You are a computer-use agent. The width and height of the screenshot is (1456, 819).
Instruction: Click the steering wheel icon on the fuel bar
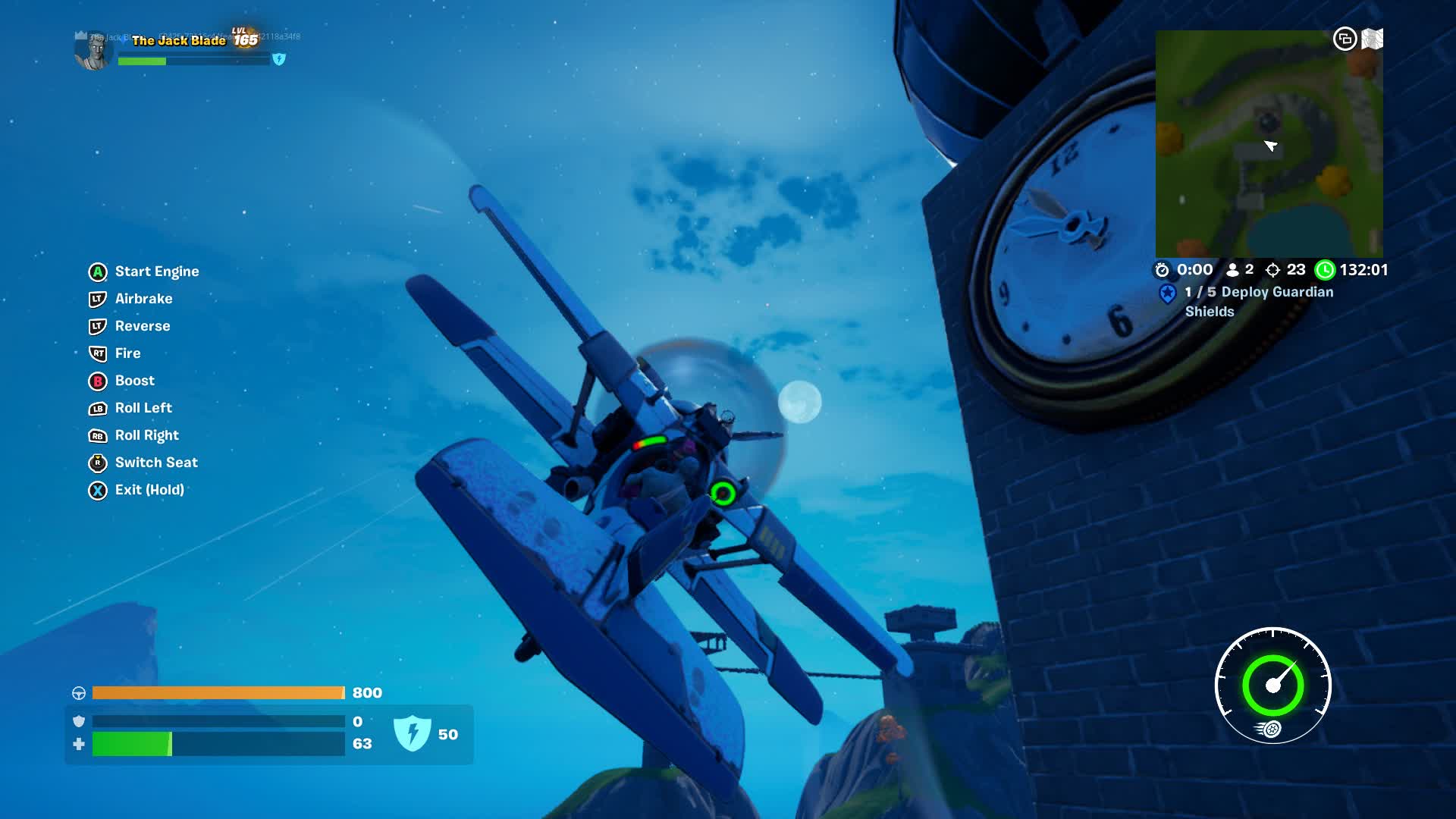(78, 692)
